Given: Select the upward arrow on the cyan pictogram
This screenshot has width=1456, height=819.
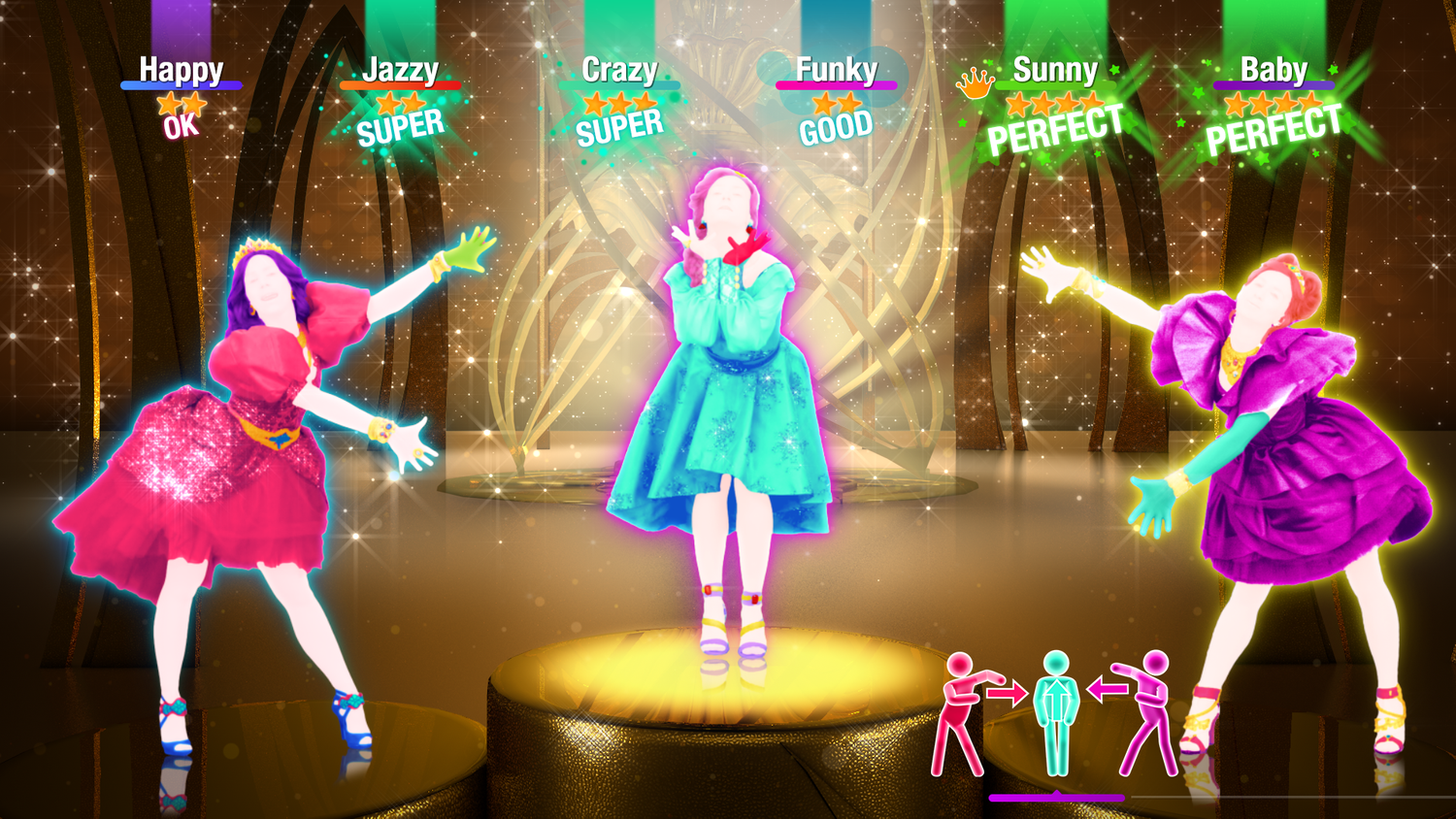Looking at the screenshot, I should 1057,697.
